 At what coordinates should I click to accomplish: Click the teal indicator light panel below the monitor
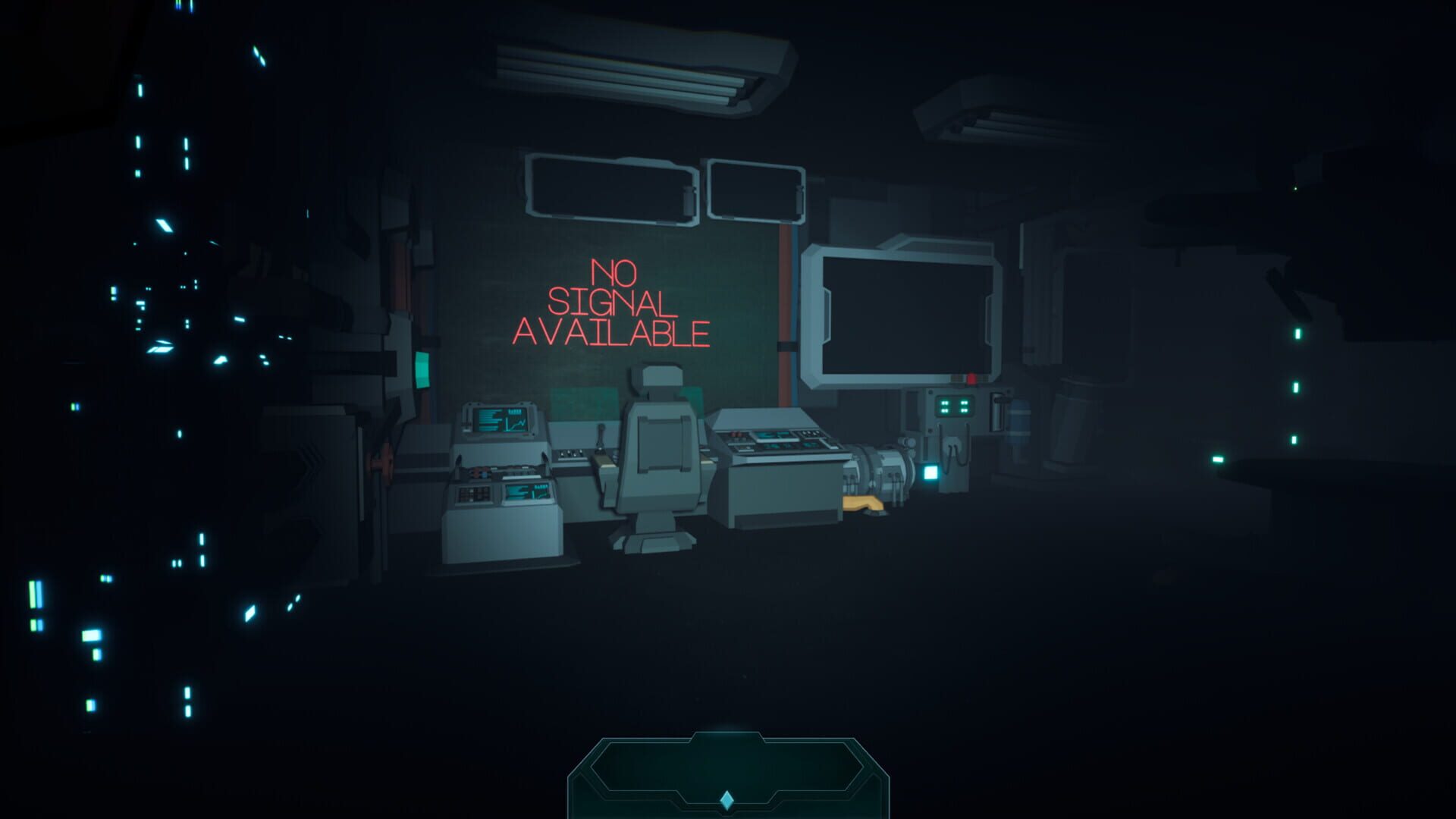[x=954, y=406]
